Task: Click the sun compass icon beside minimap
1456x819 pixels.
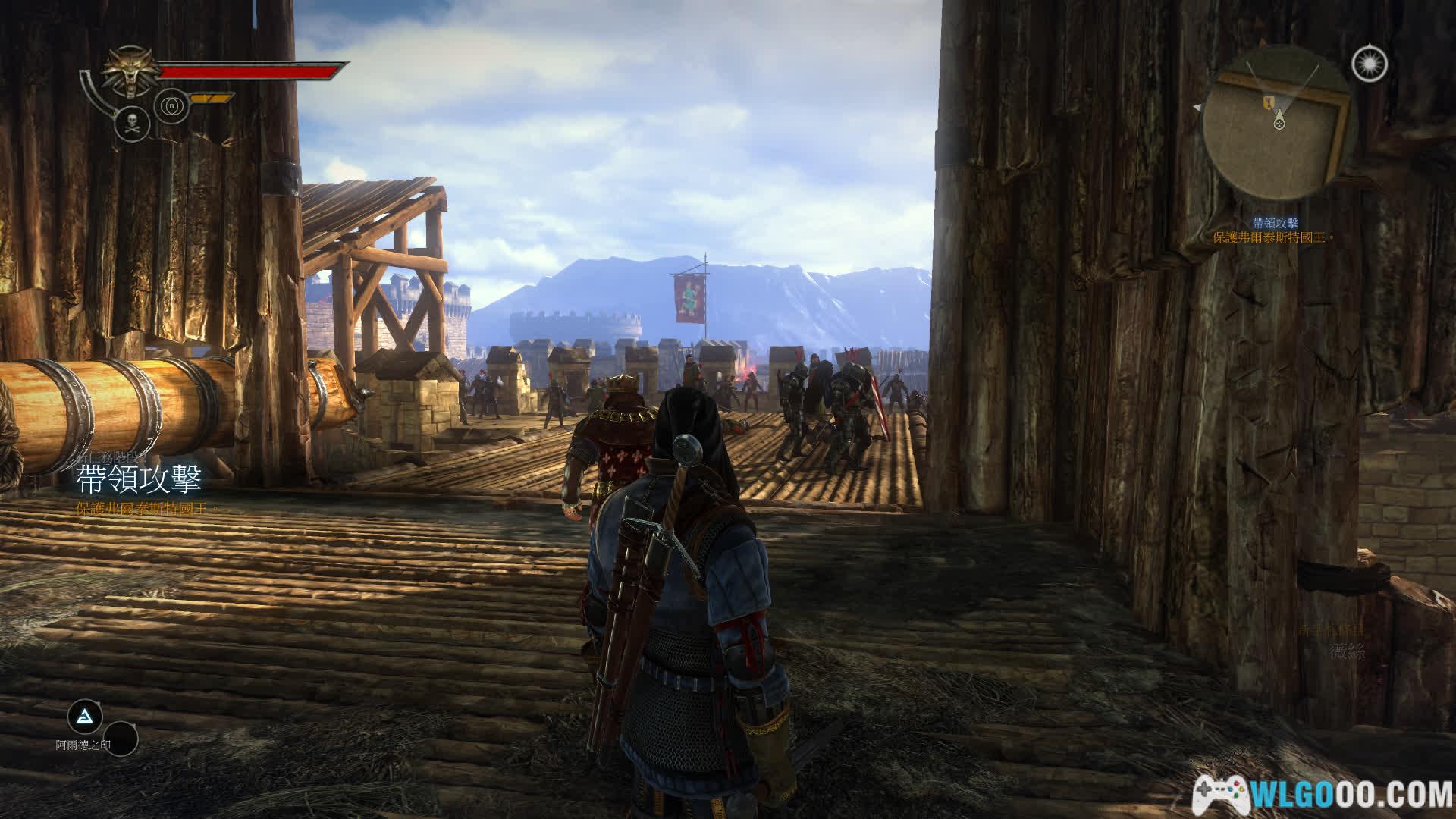Action: coord(1369,64)
